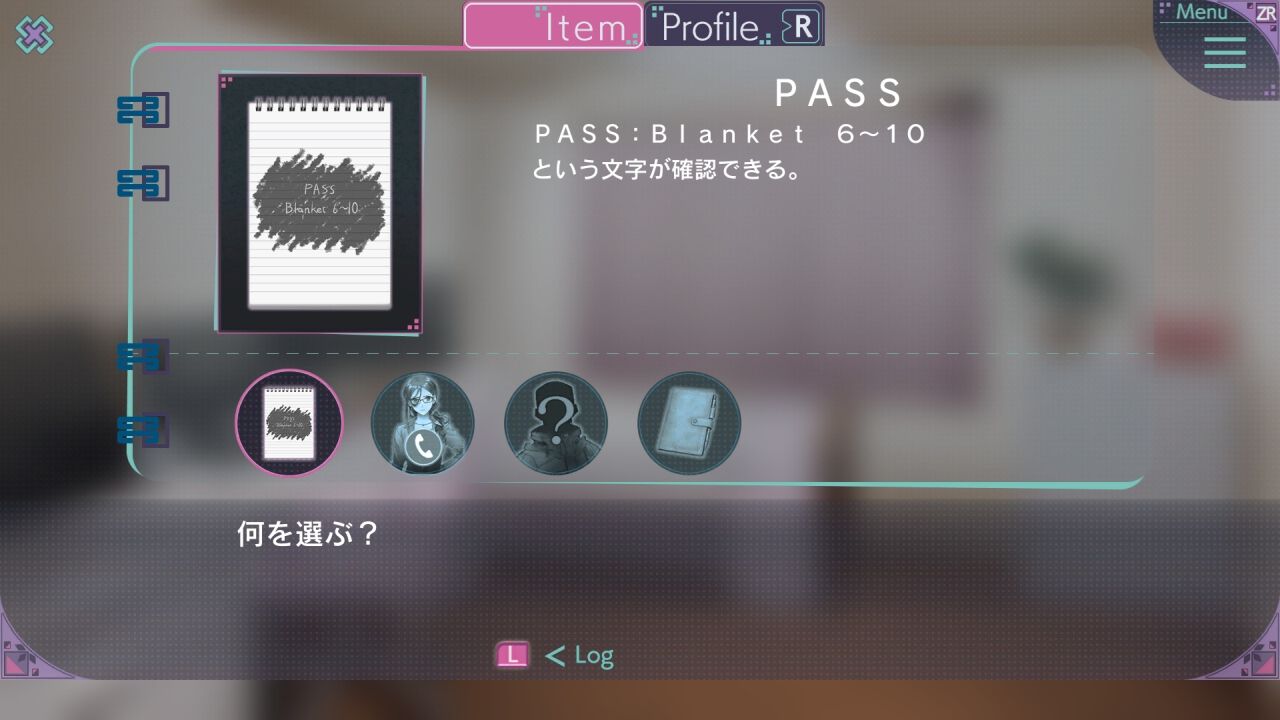Select the PASS notepad item icon
The width and height of the screenshot is (1280, 720).
[x=290, y=423]
